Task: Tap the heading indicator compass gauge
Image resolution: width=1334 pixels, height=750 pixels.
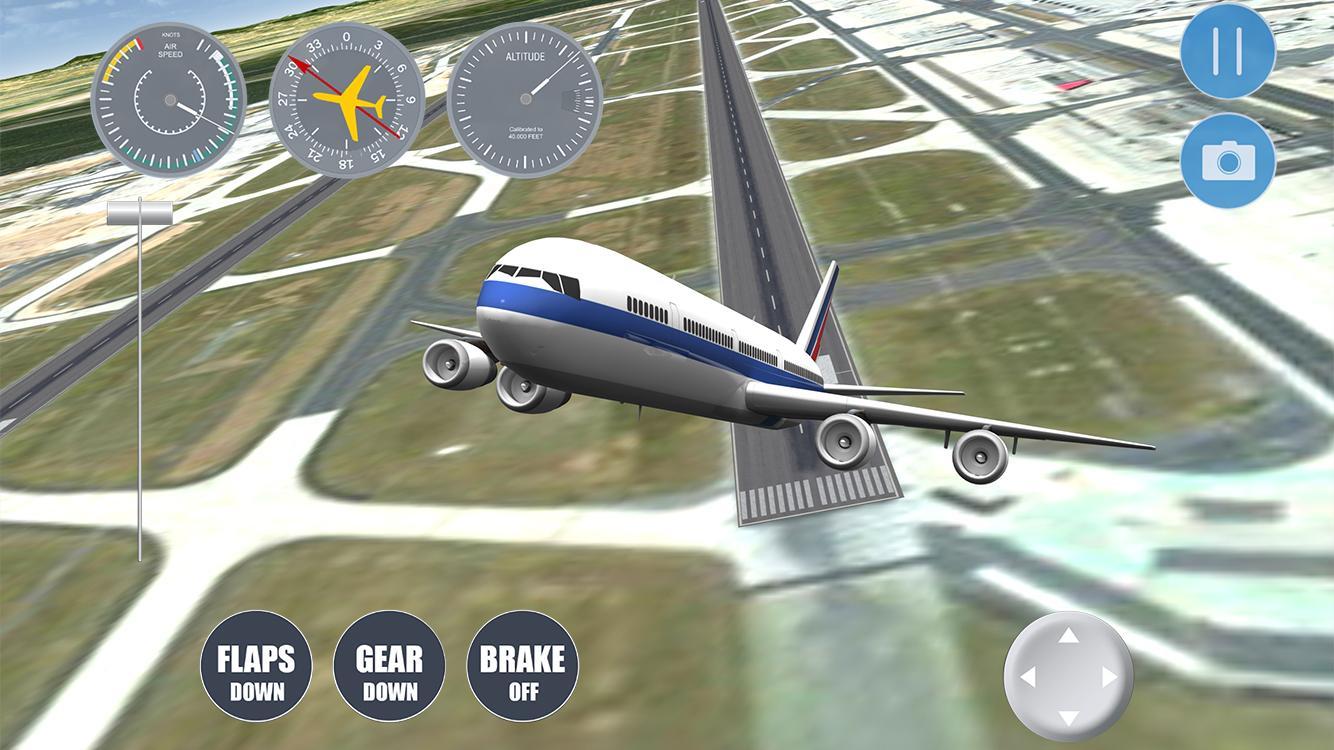Action: pyautogui.click(x=348, y=95)
